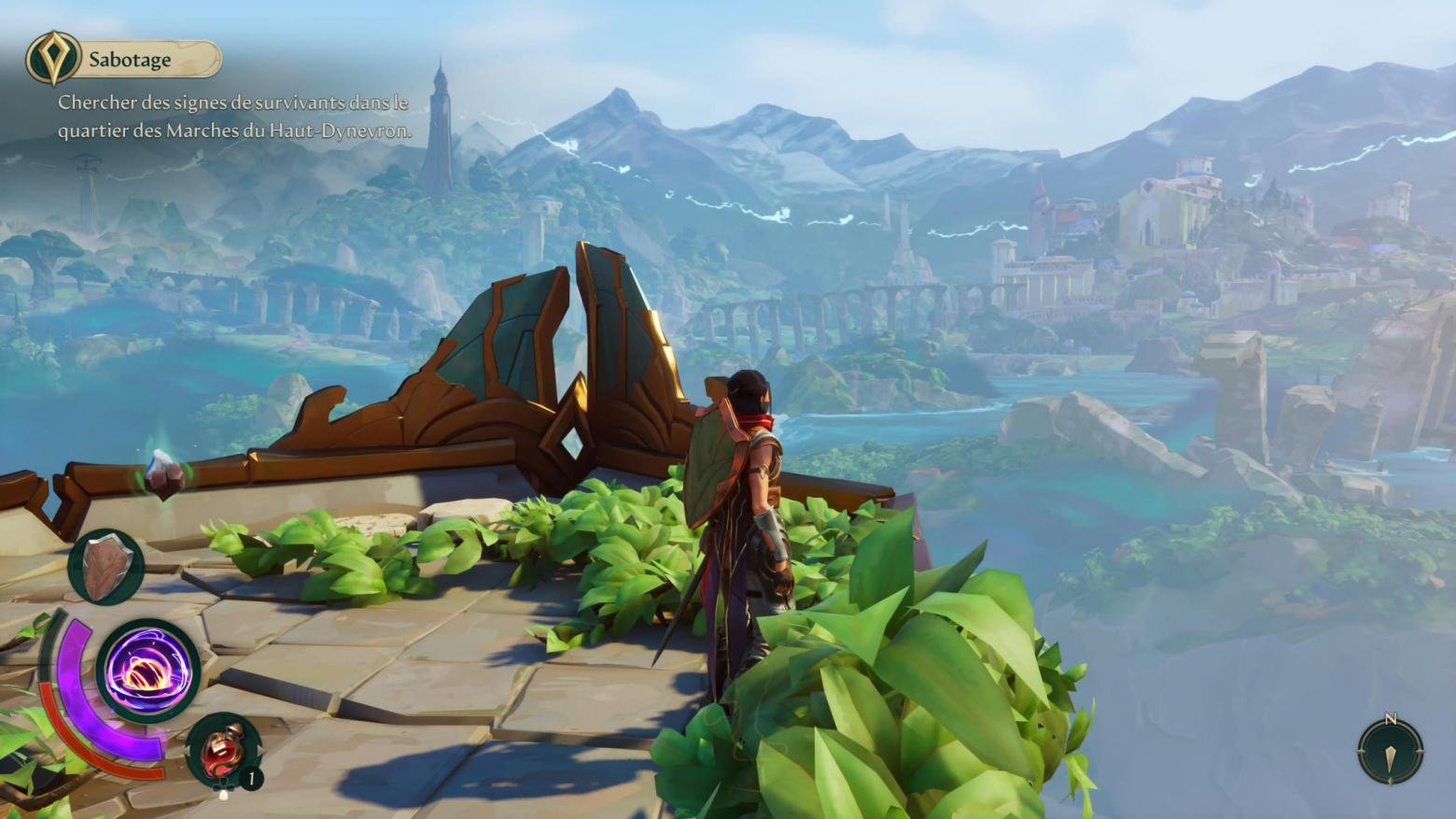Screen dimensions: 1456x819
Task: Click the compass in the corner
Action: (1390, 751)
